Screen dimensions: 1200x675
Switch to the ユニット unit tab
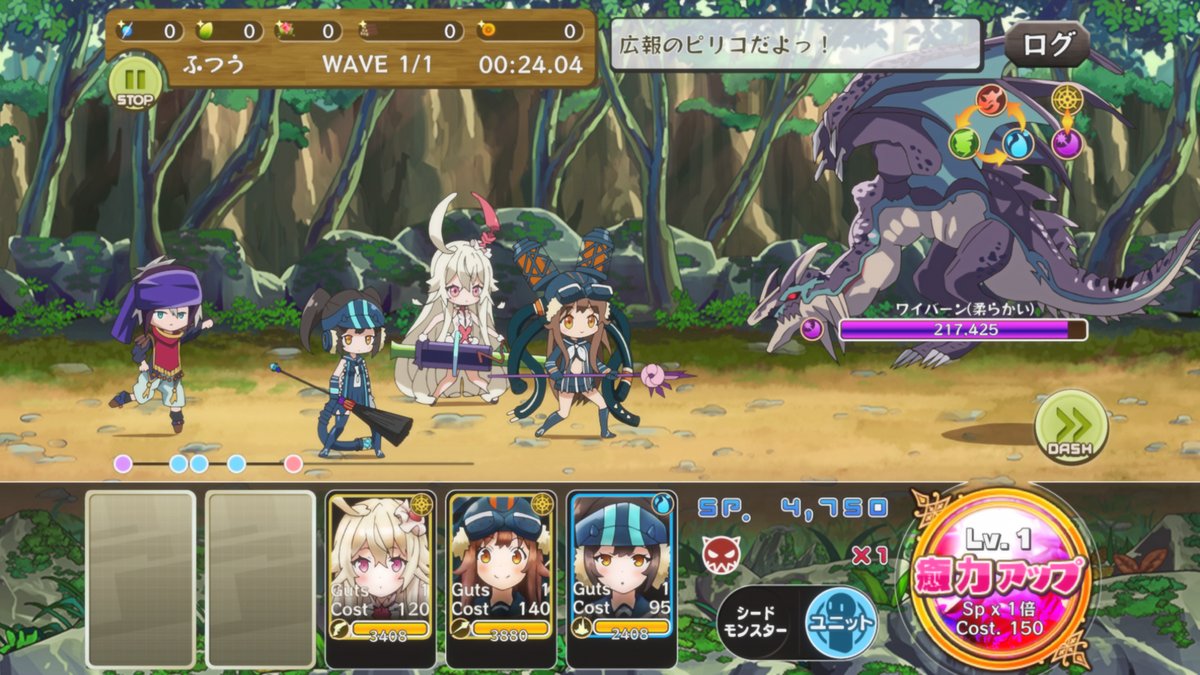coord(841,622)
